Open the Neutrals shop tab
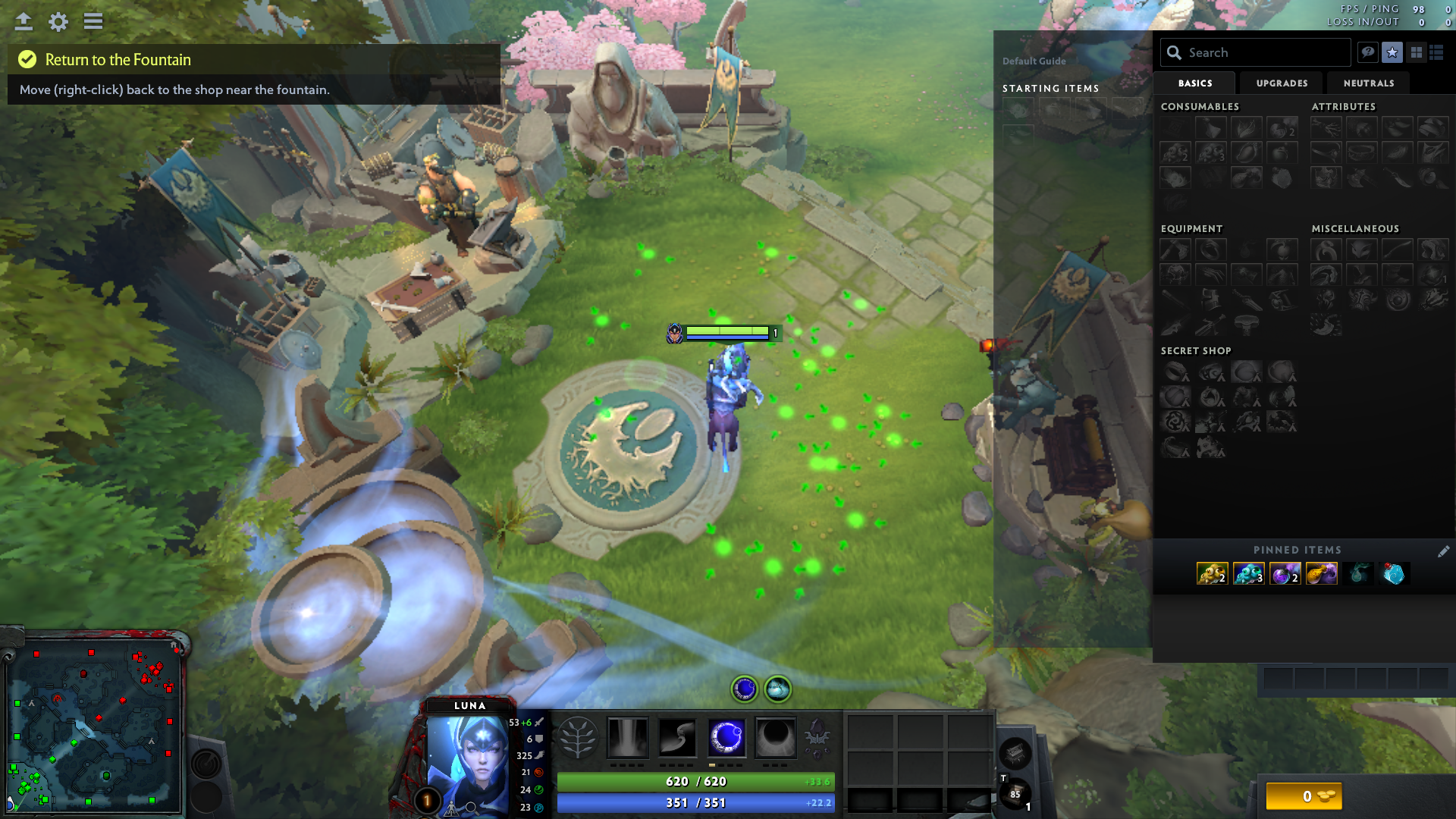Screen dimensions: 1456x819 click(x=1368, y=83)
